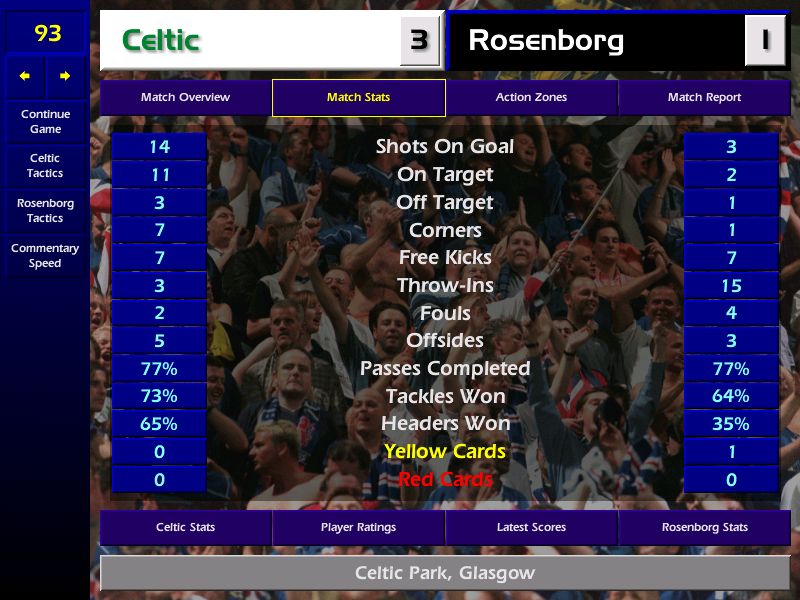Open Celtic Tactics
This screenshot has width=800, height=600.
pos(45,166)
